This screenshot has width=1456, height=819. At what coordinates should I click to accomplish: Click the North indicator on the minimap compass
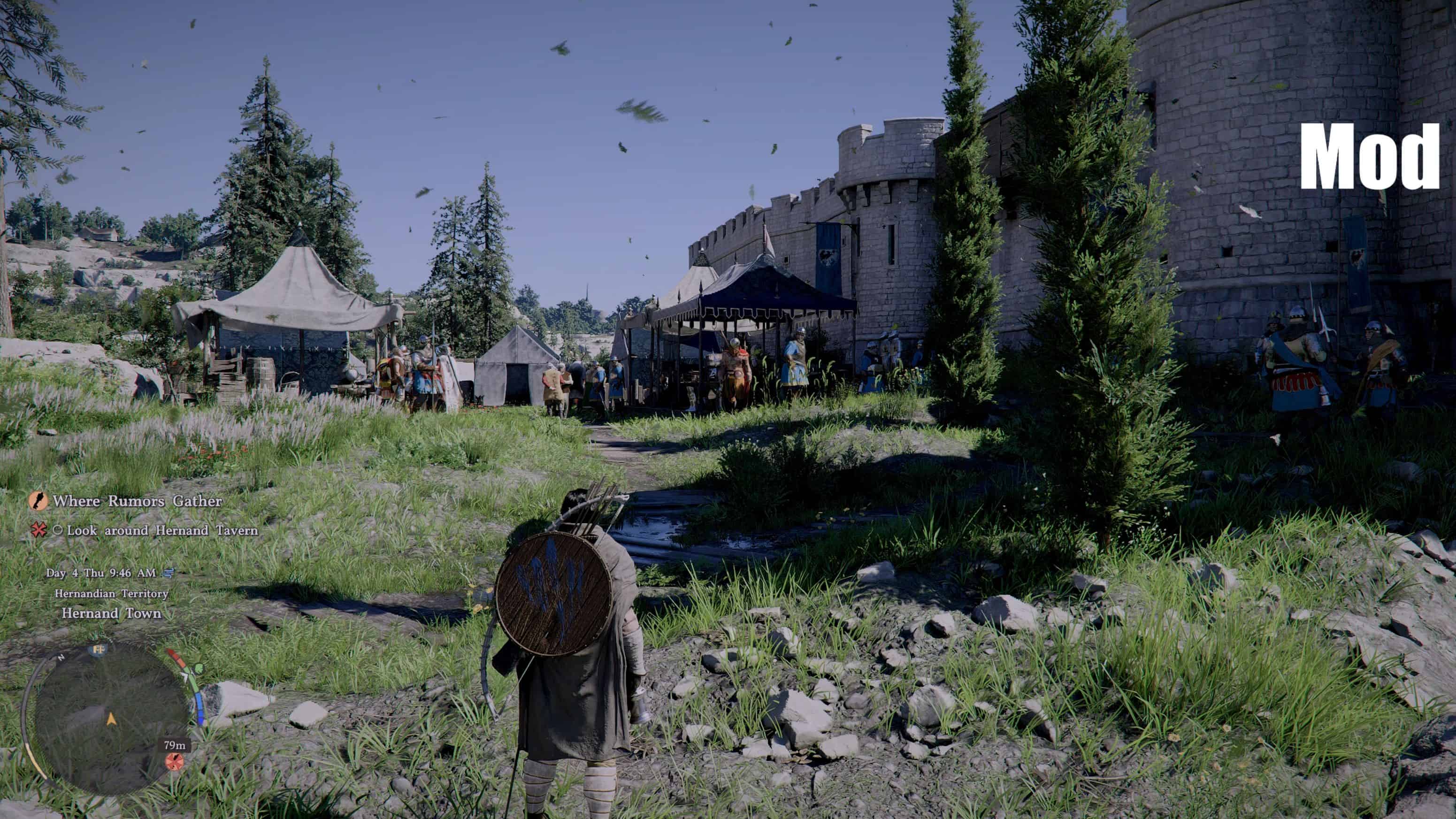pyautogui.click(x=61, y=658)
